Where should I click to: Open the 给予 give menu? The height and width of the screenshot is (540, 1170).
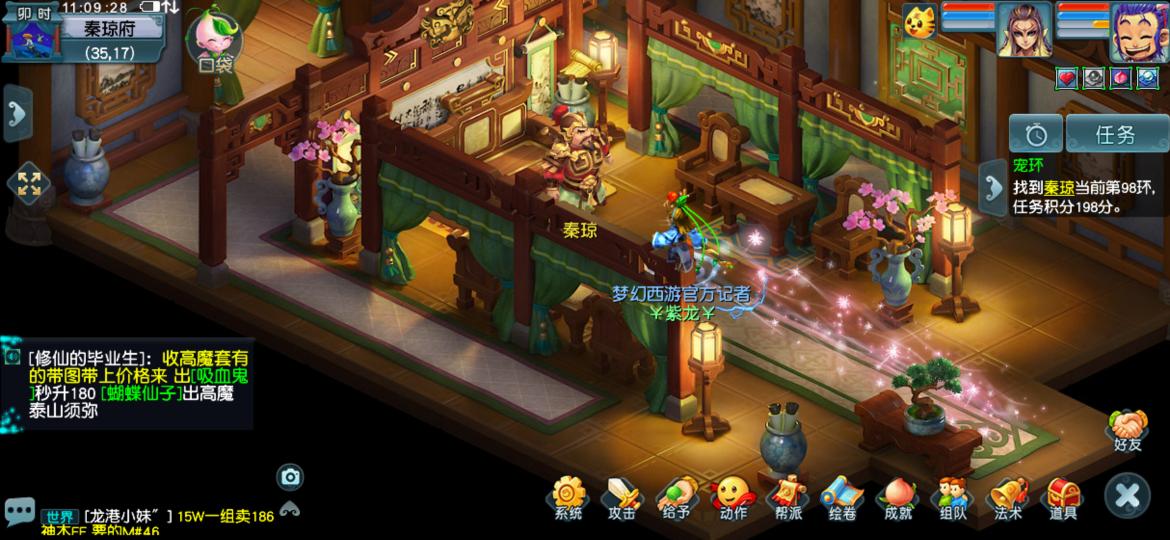(677, 497)
